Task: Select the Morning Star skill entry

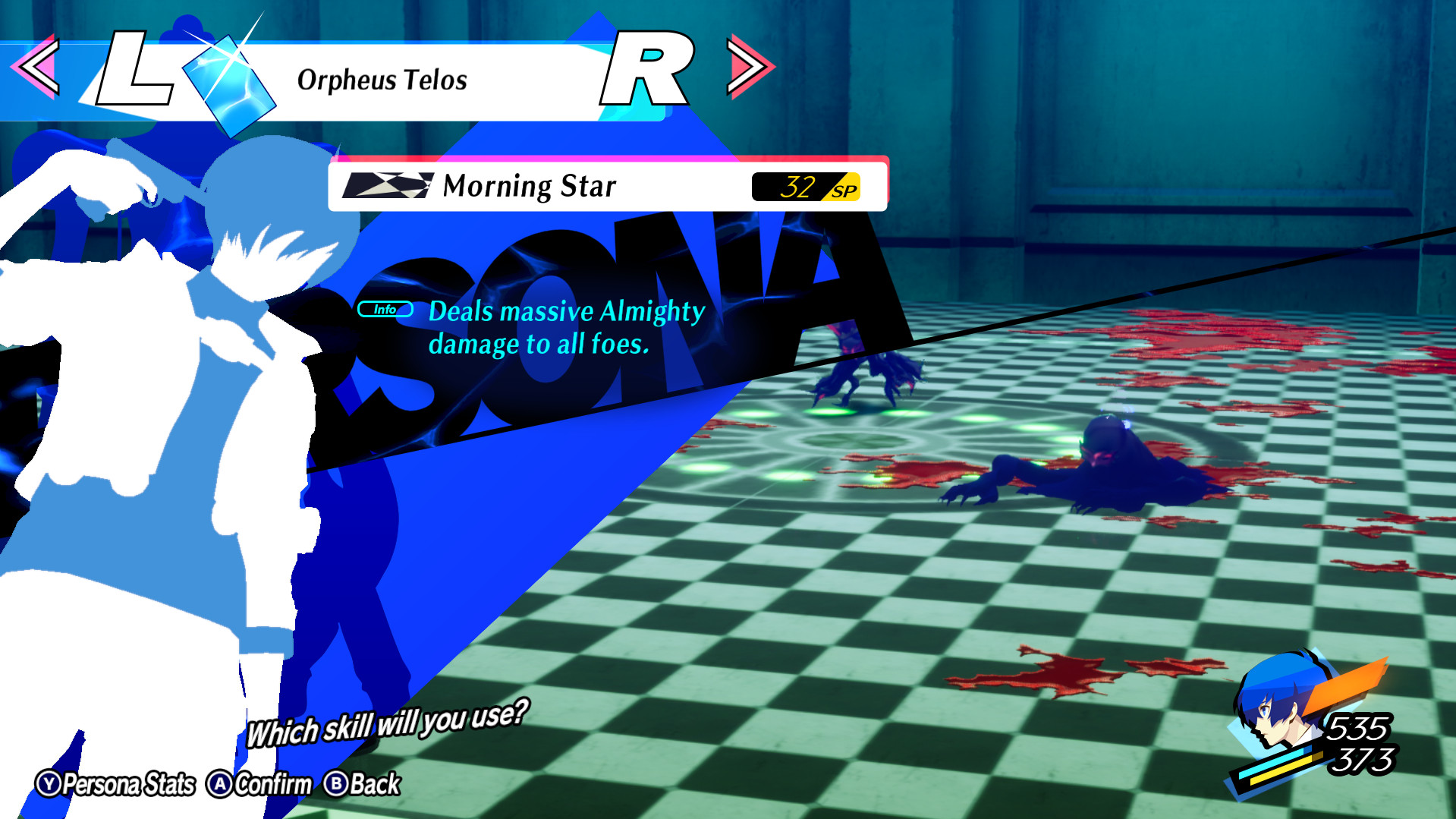Action: pyautogui.click(x=530, y=184)
